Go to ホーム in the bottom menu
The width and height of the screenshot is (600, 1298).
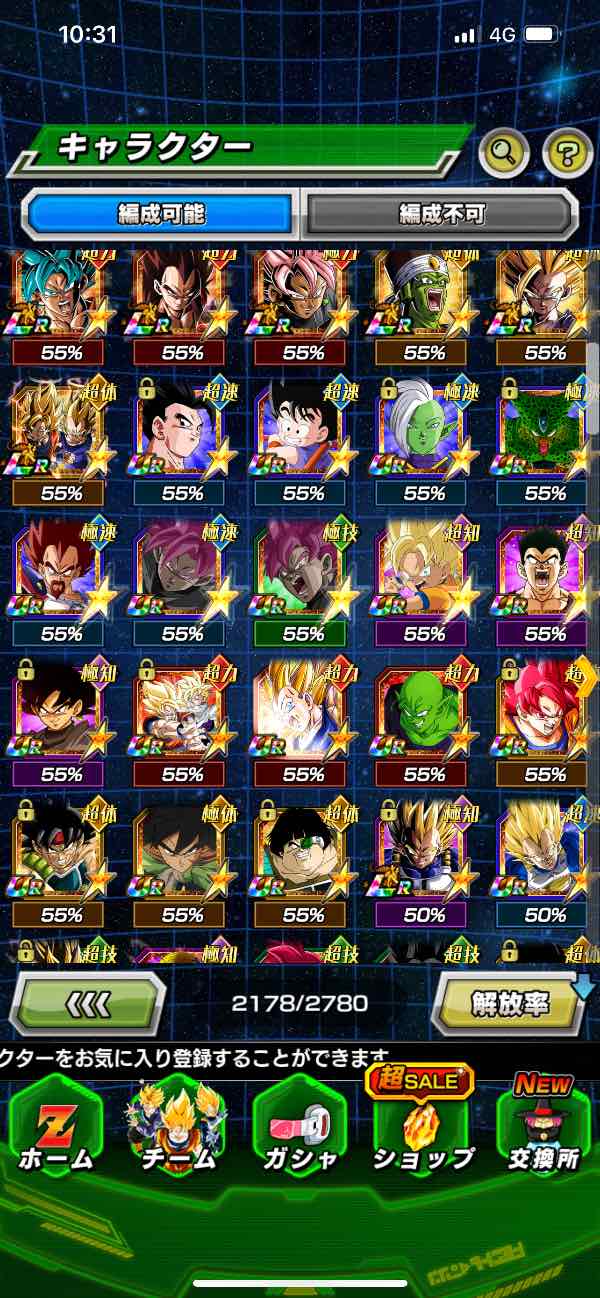point(56,1131)
